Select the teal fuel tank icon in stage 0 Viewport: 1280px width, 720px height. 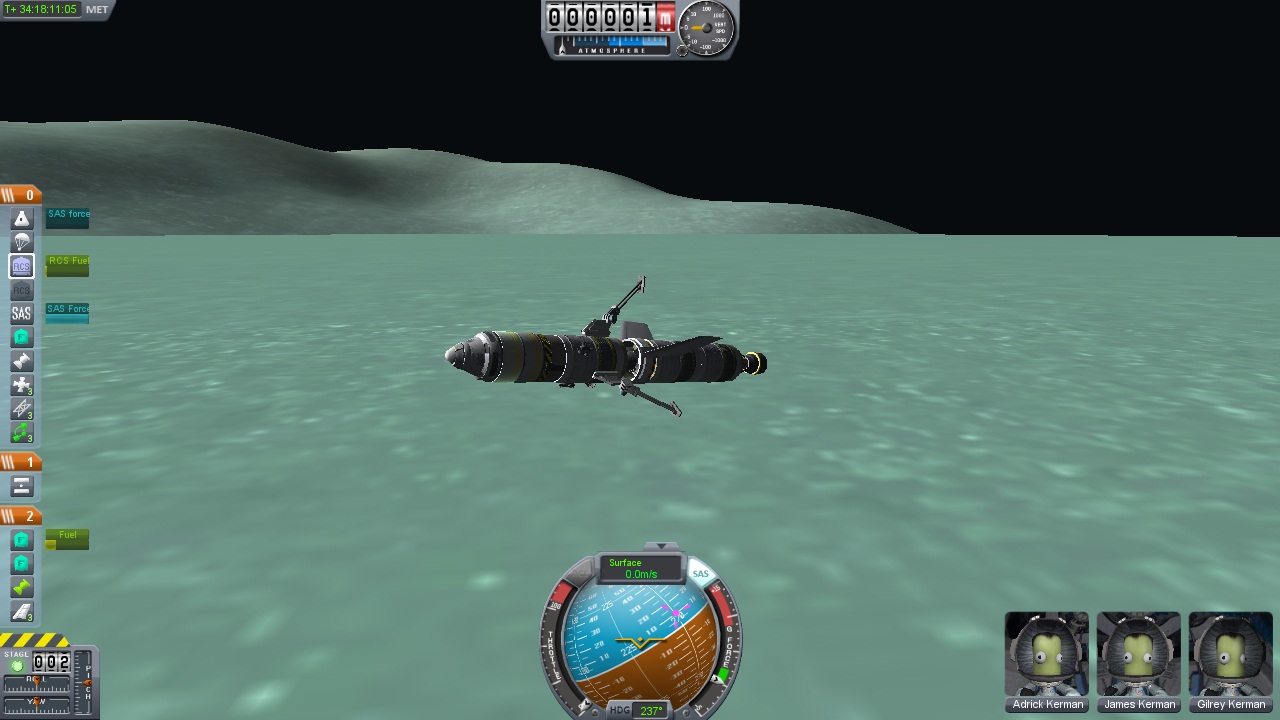click(x=21, y=338)
